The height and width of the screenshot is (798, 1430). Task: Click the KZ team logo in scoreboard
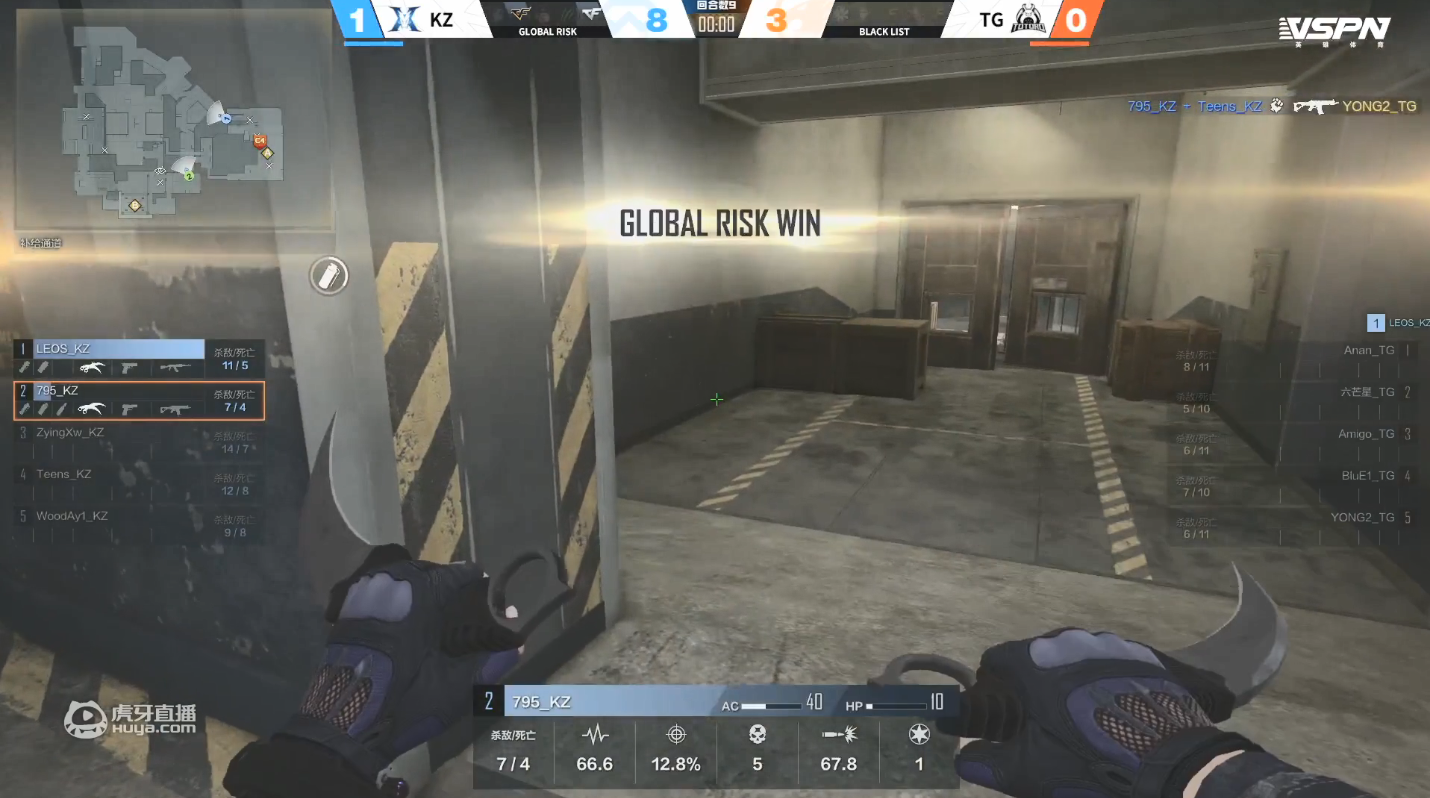click(404, 20)
